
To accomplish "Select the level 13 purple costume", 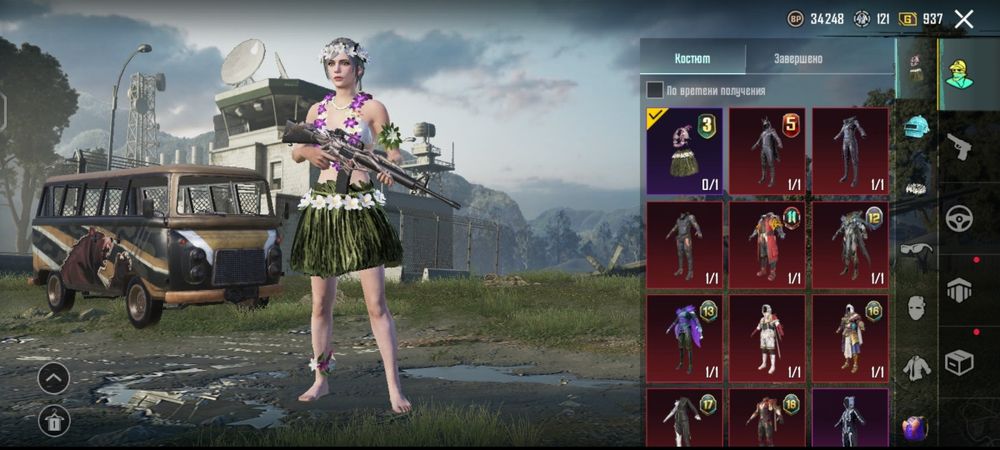I will pyautogui.click(x=685, y=335).
